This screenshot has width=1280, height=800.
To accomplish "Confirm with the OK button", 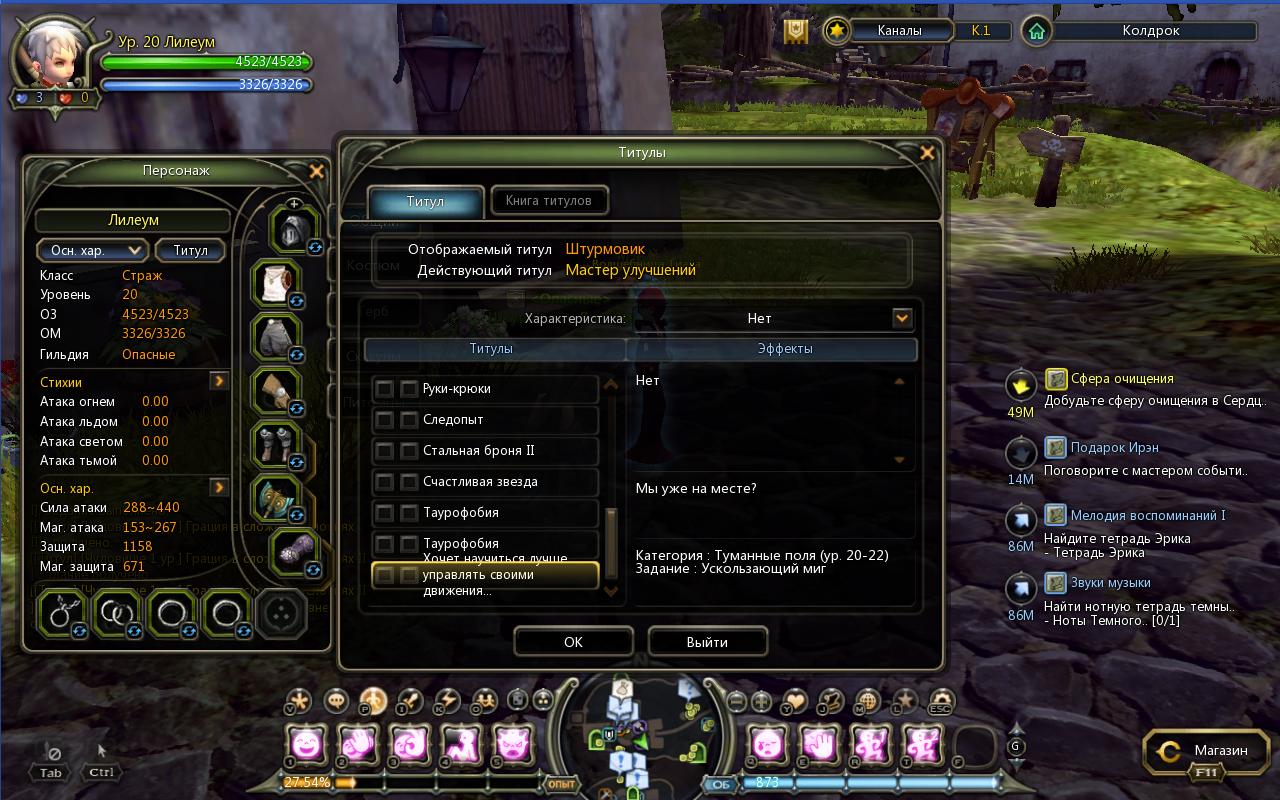I will click(573, 642).
